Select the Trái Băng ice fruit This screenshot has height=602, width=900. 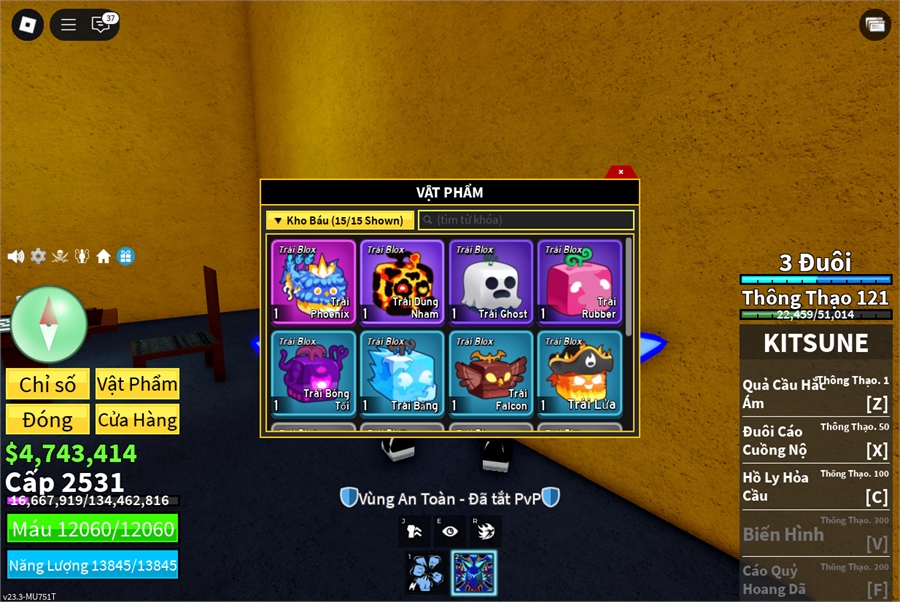[x=401, y=373]
